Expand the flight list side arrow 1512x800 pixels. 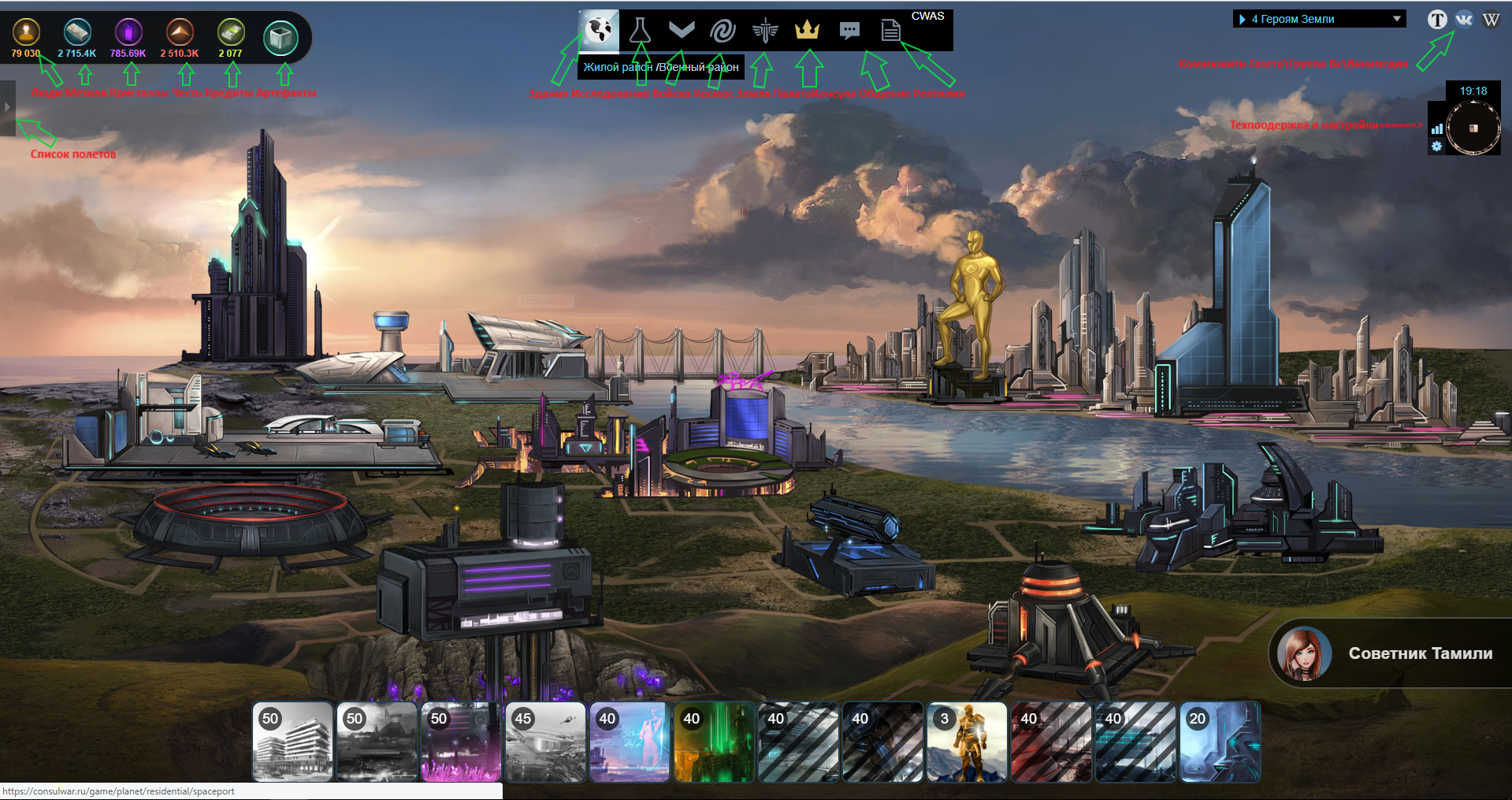[x=7, y=108]
